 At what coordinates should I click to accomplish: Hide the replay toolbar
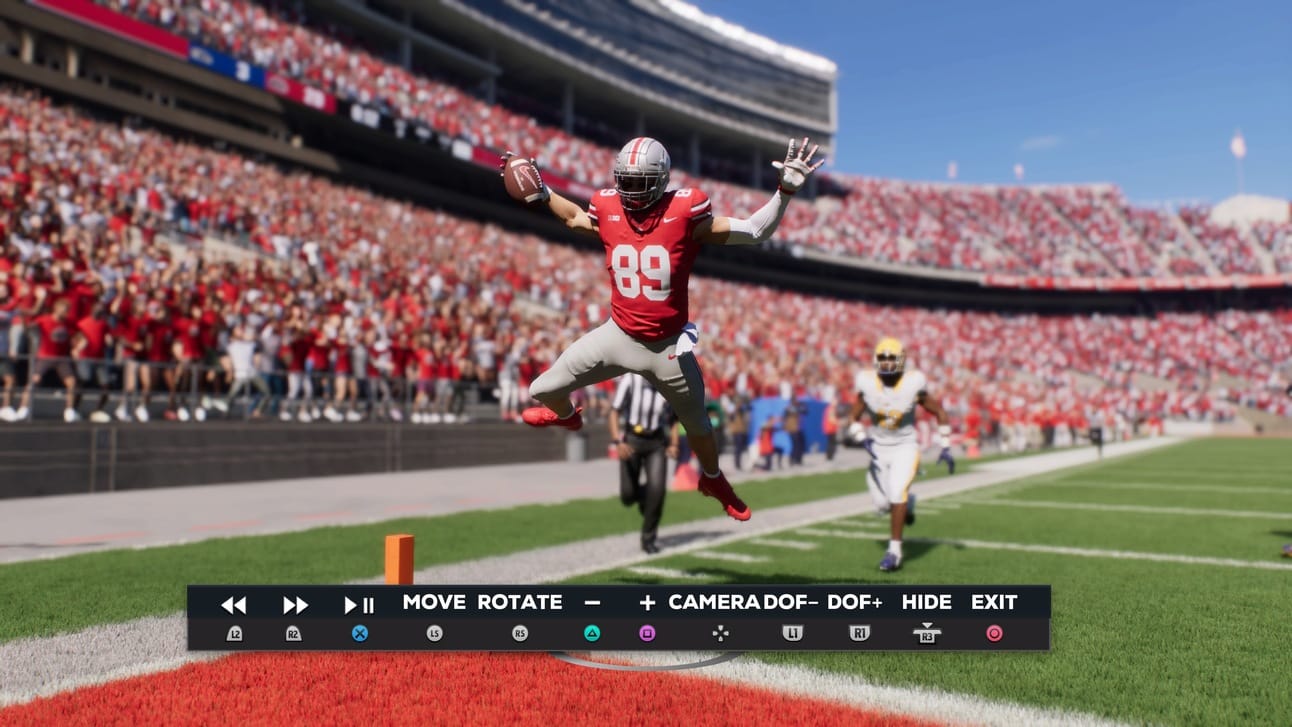927,602
